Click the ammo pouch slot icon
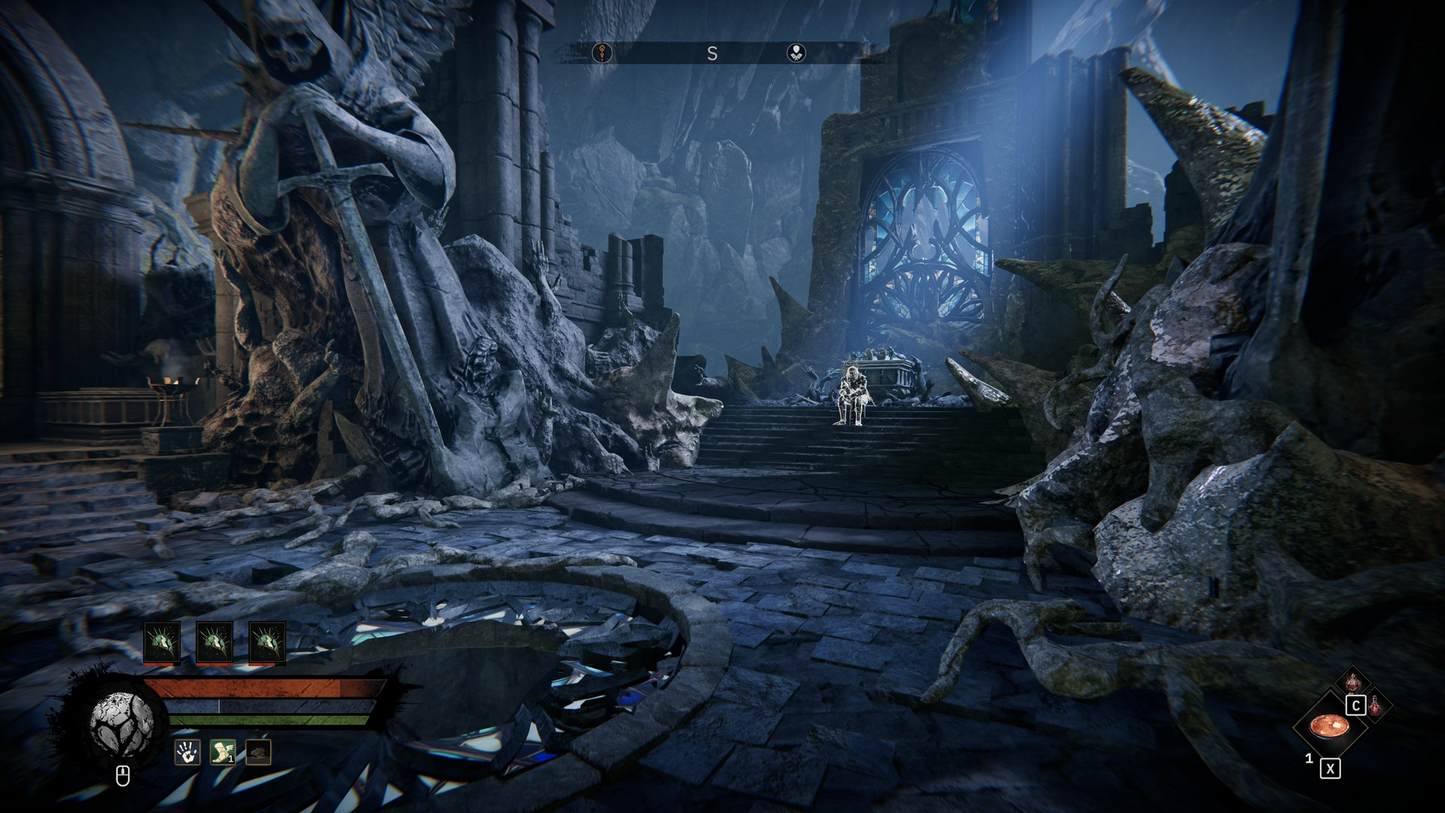The height and width of the screenshot is (813, 1445). click(257, 752)
